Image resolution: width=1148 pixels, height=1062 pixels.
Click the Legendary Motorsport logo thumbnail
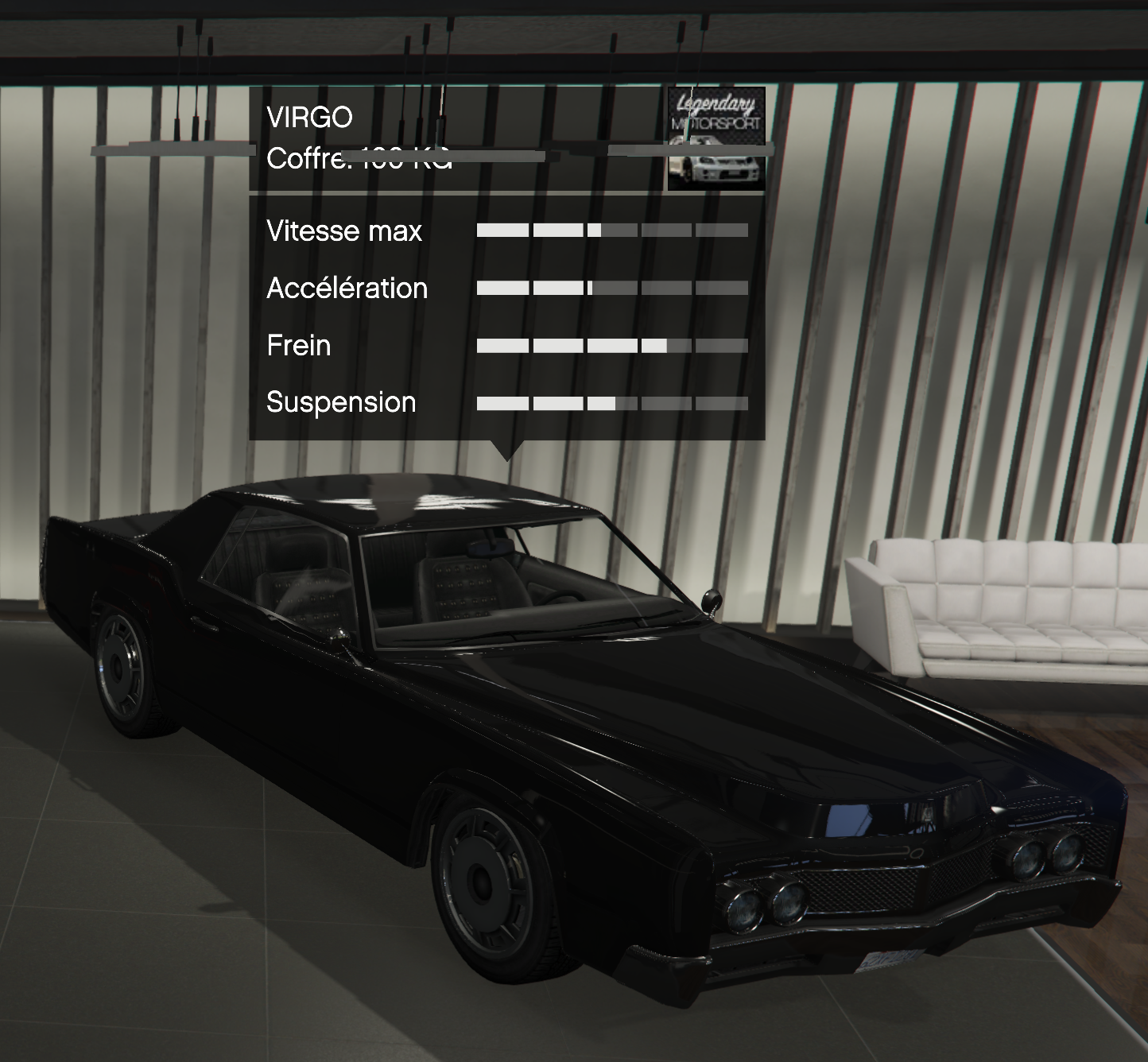(716, 139)
